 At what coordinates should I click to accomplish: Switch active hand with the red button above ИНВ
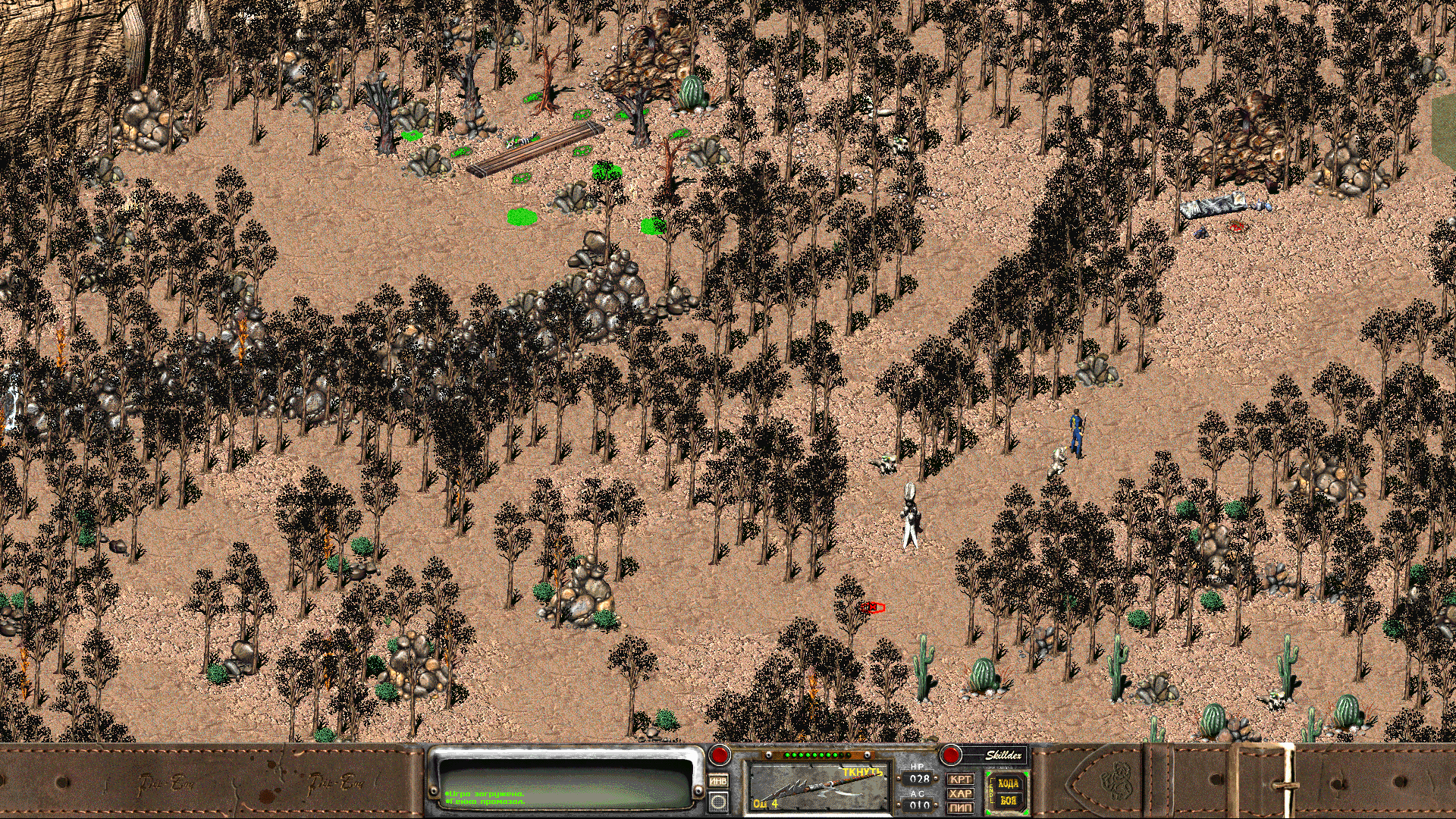(719, 755)
